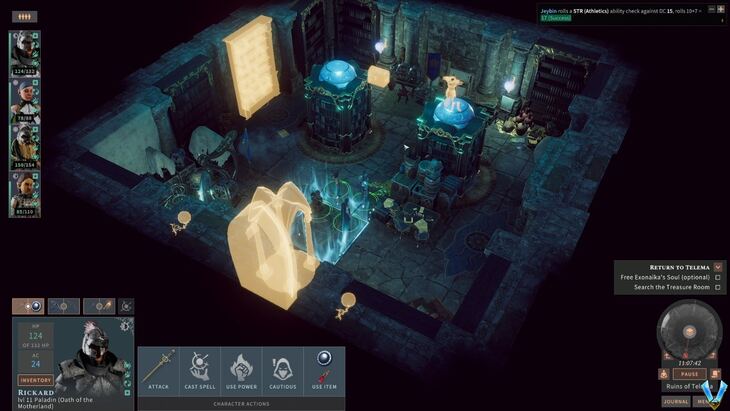Click the compass minimap dial

point(688,332)
